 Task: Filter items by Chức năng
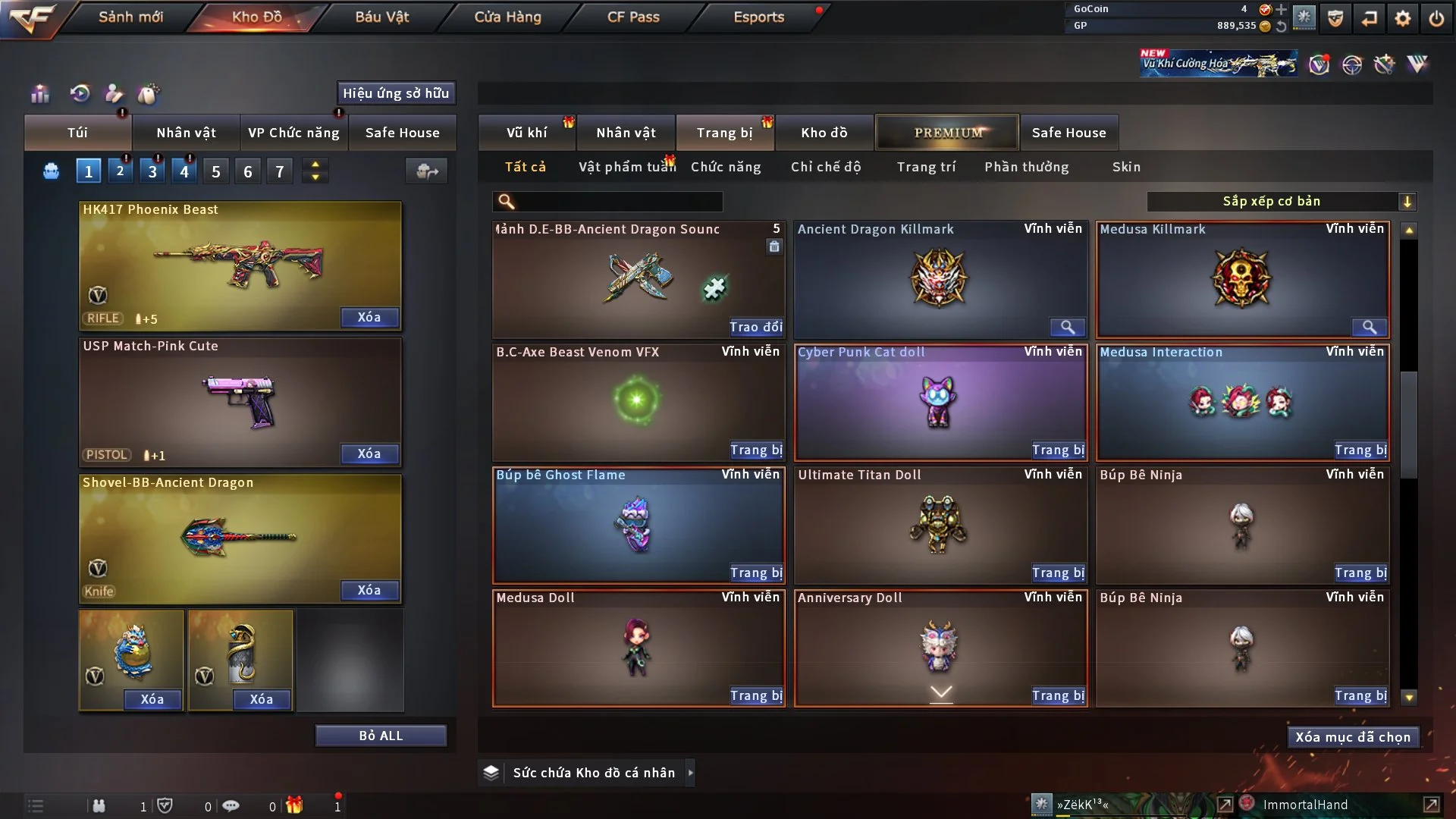coord(725,167)
